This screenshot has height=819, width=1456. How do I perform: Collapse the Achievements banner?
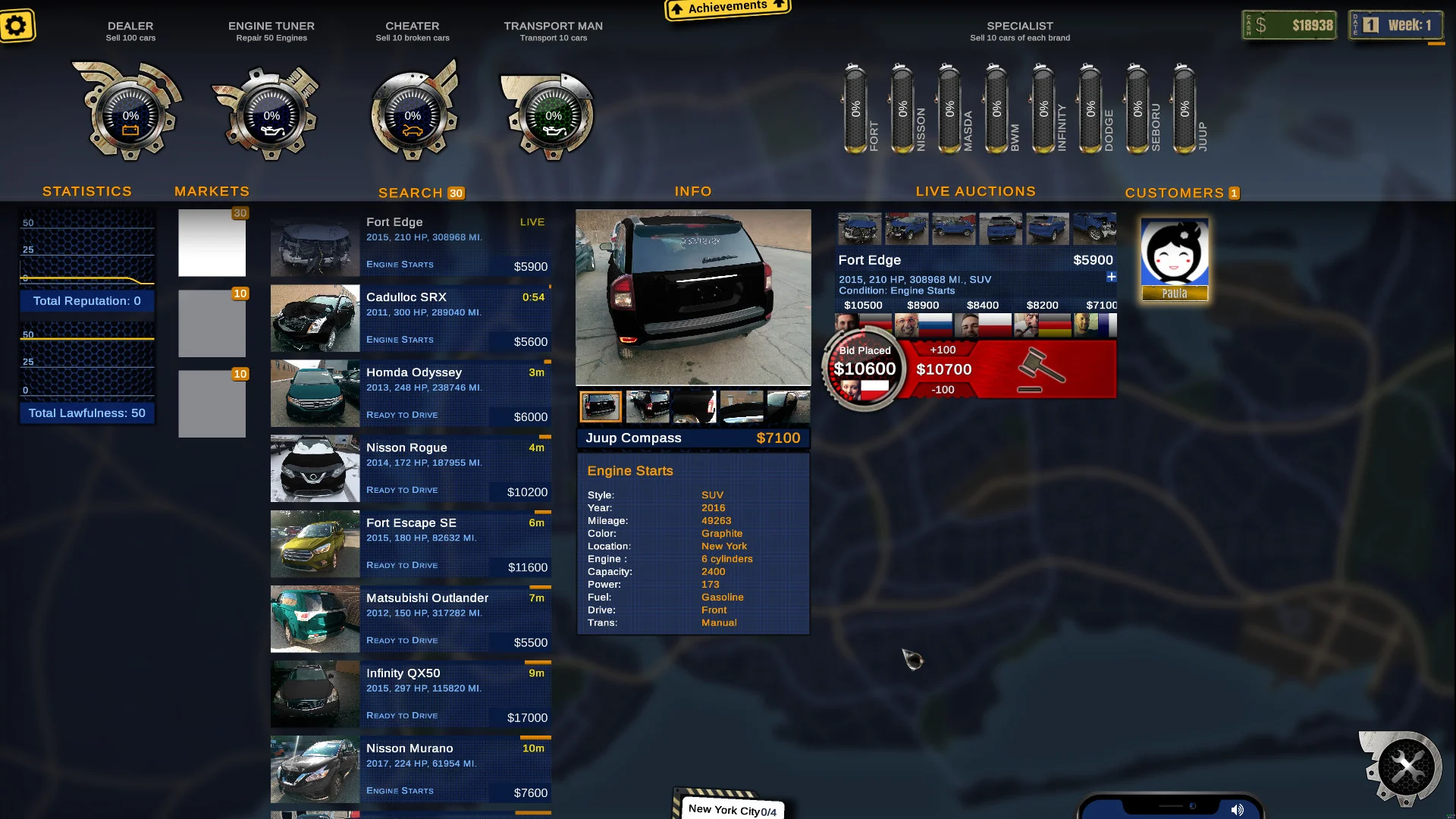(x=726, y=8)
